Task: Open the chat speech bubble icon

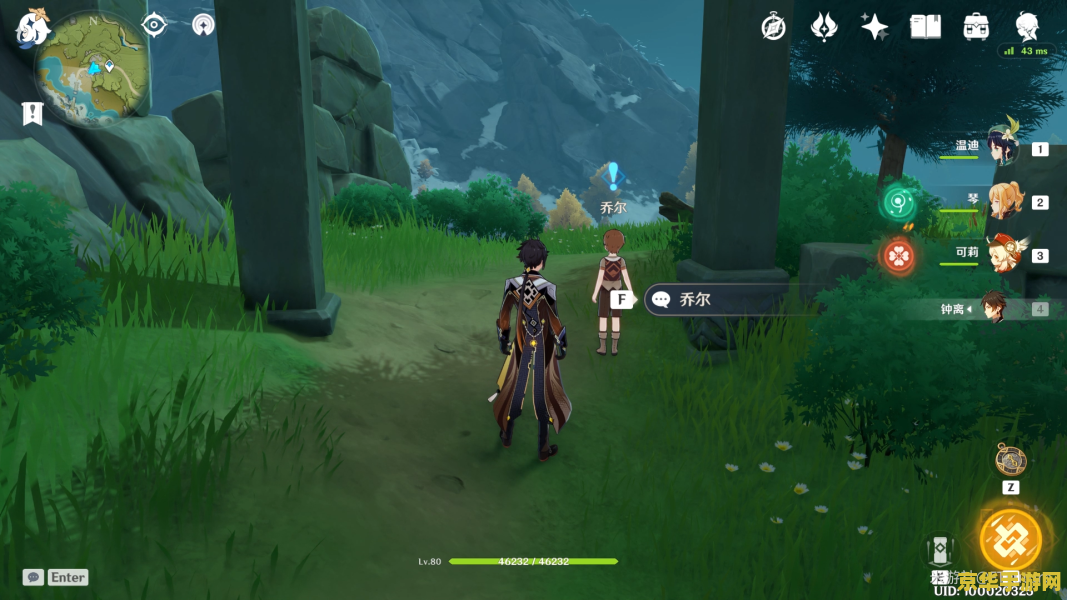Action: (33, 577)
